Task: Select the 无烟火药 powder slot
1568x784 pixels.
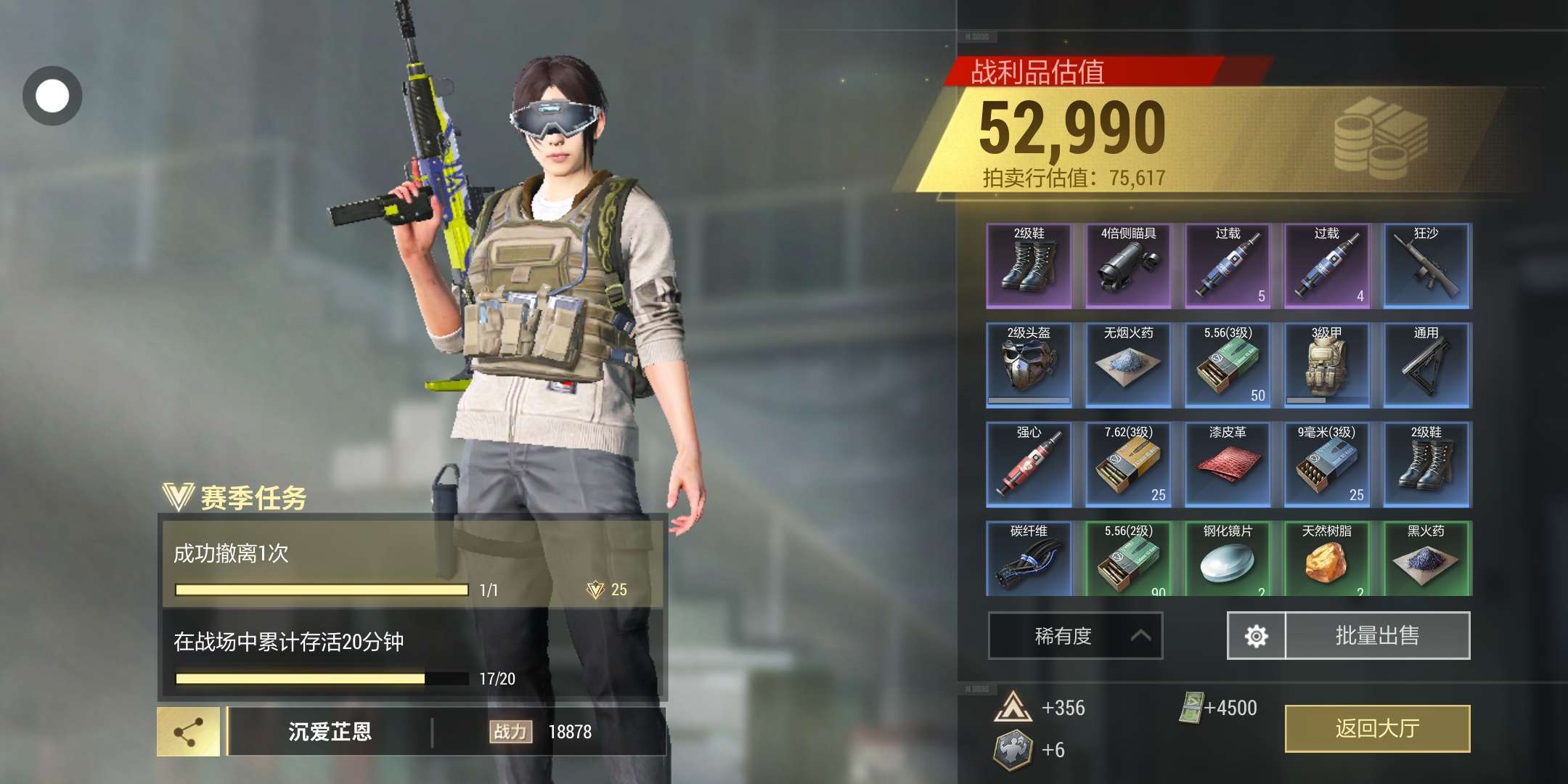Action: 1128,365
